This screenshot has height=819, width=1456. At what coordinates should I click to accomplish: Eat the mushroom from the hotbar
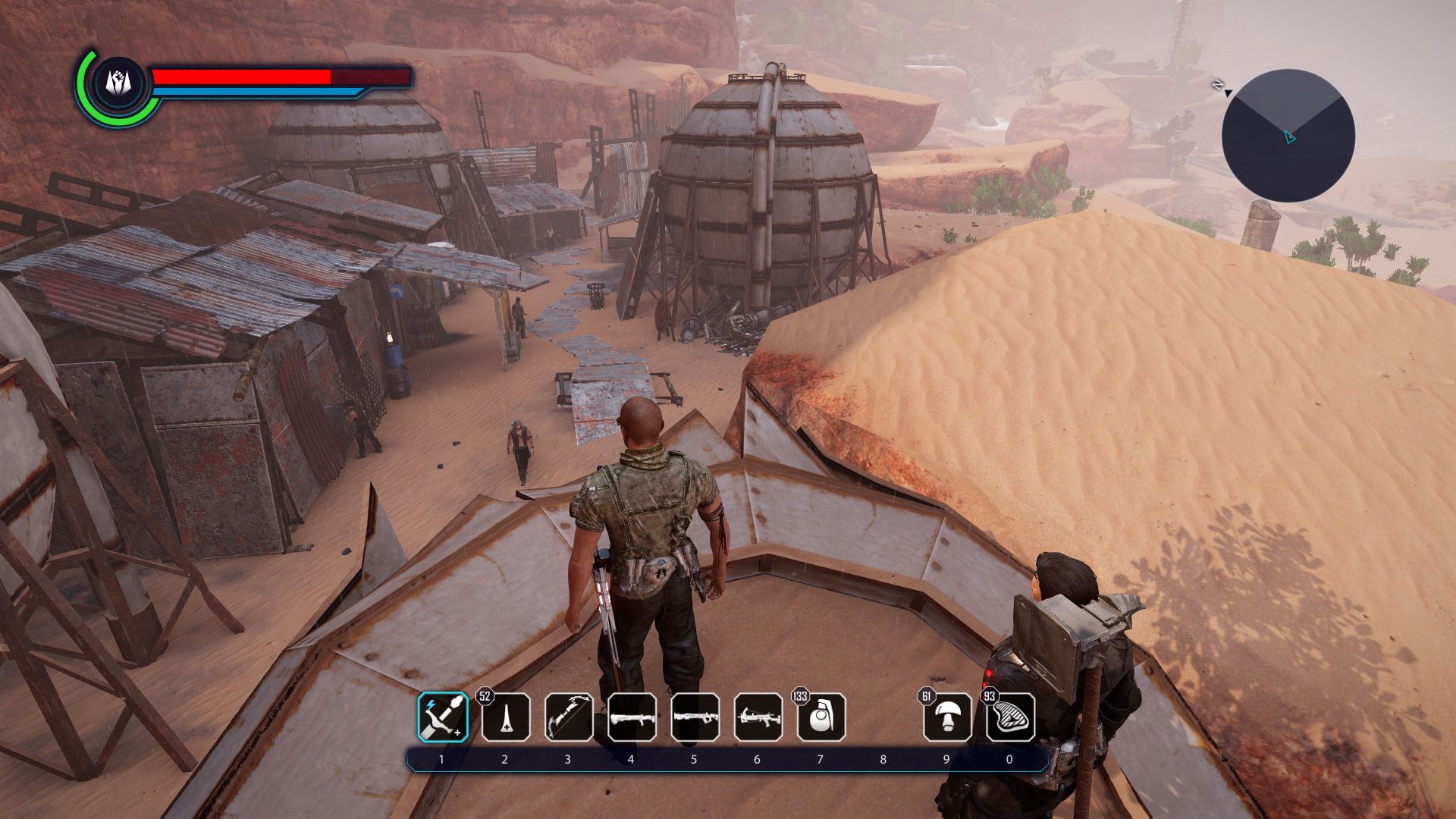pos(946,717)
